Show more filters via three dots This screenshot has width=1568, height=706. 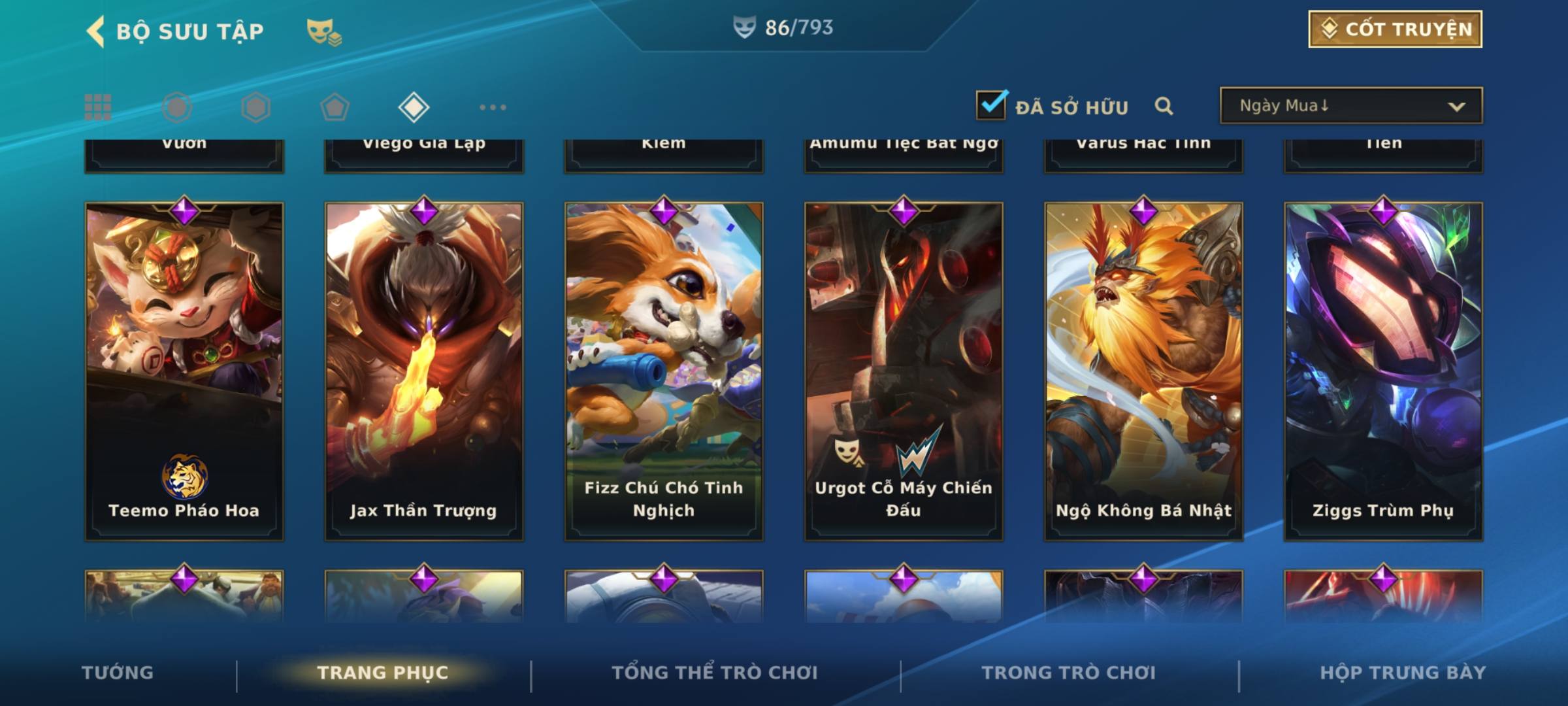[x=493, y=107]
